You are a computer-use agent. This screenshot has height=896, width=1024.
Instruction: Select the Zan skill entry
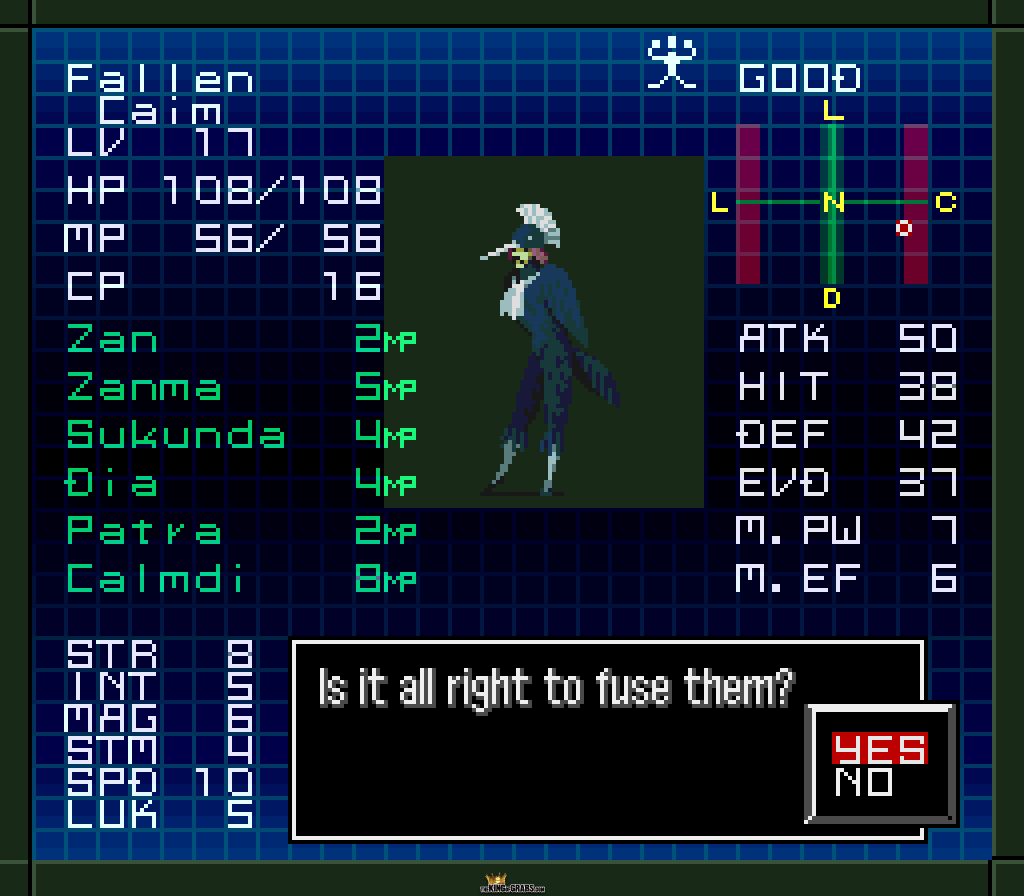(x=112, y=340)
